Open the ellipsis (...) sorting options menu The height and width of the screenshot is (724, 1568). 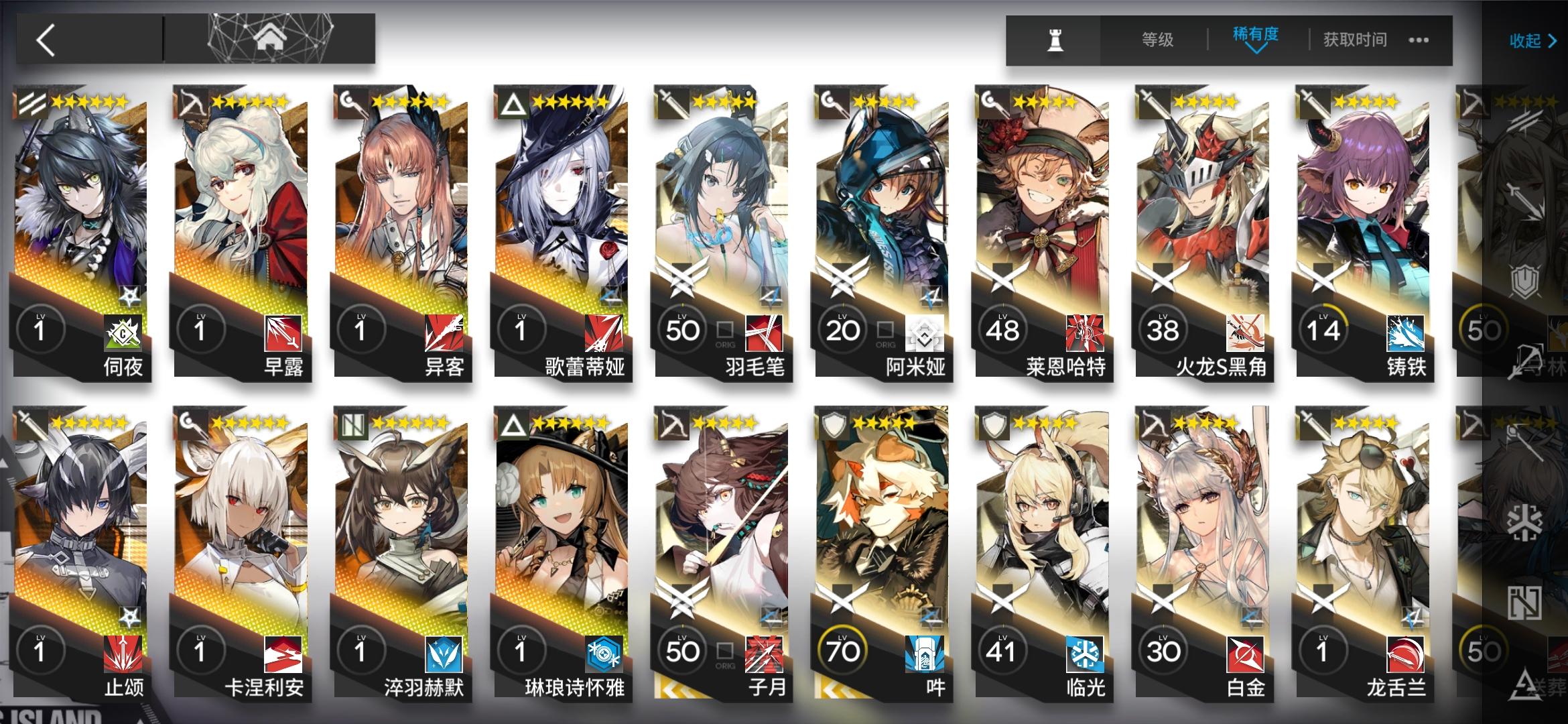(1418, 40)
